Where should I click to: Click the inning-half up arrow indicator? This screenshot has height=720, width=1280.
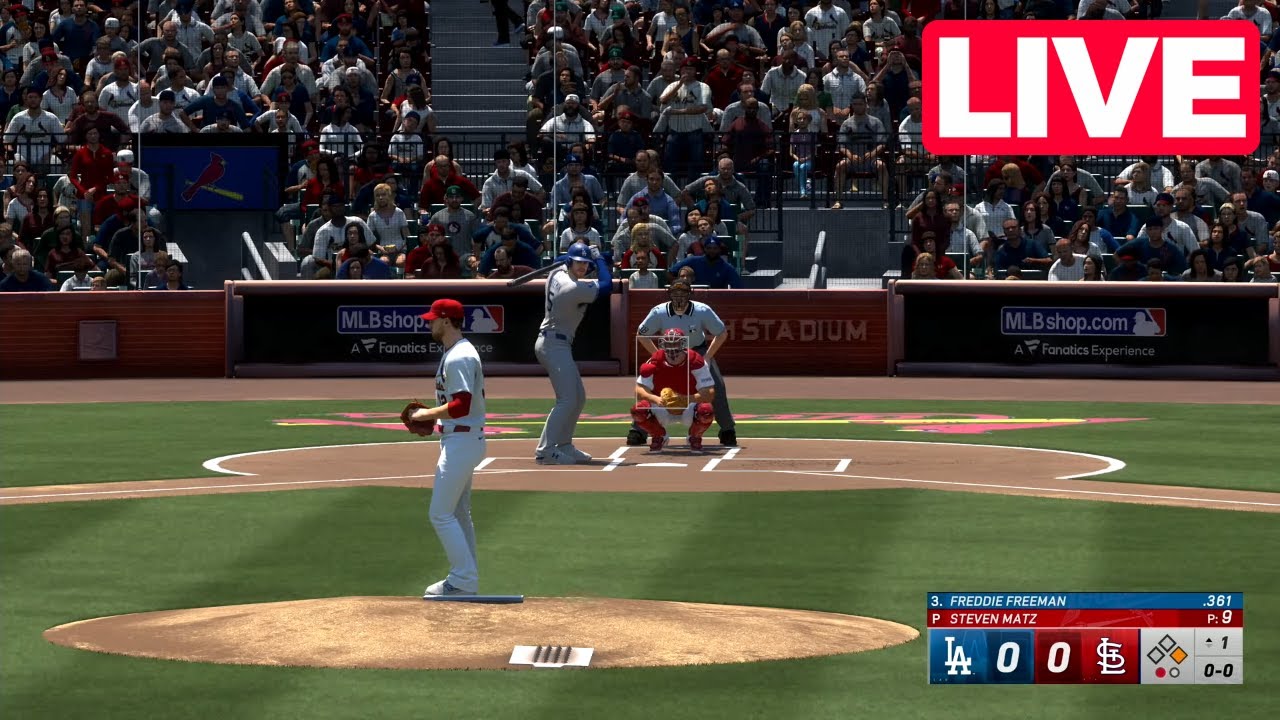[1208, 641]
